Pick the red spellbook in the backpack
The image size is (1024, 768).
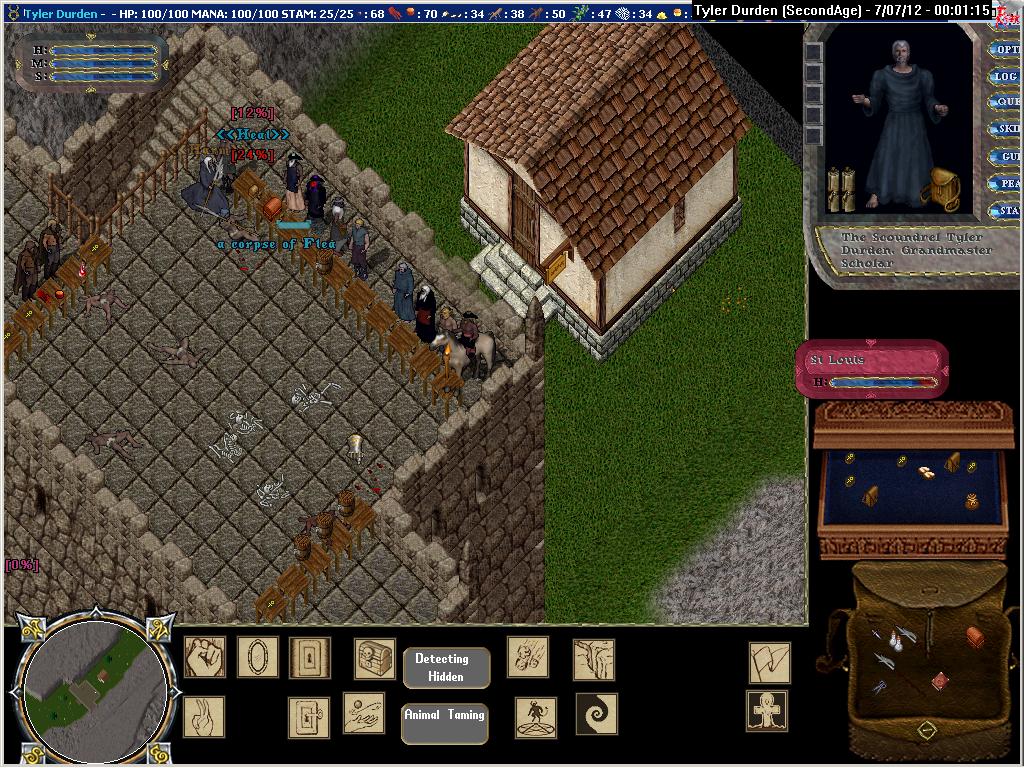(x=939, y=682)
